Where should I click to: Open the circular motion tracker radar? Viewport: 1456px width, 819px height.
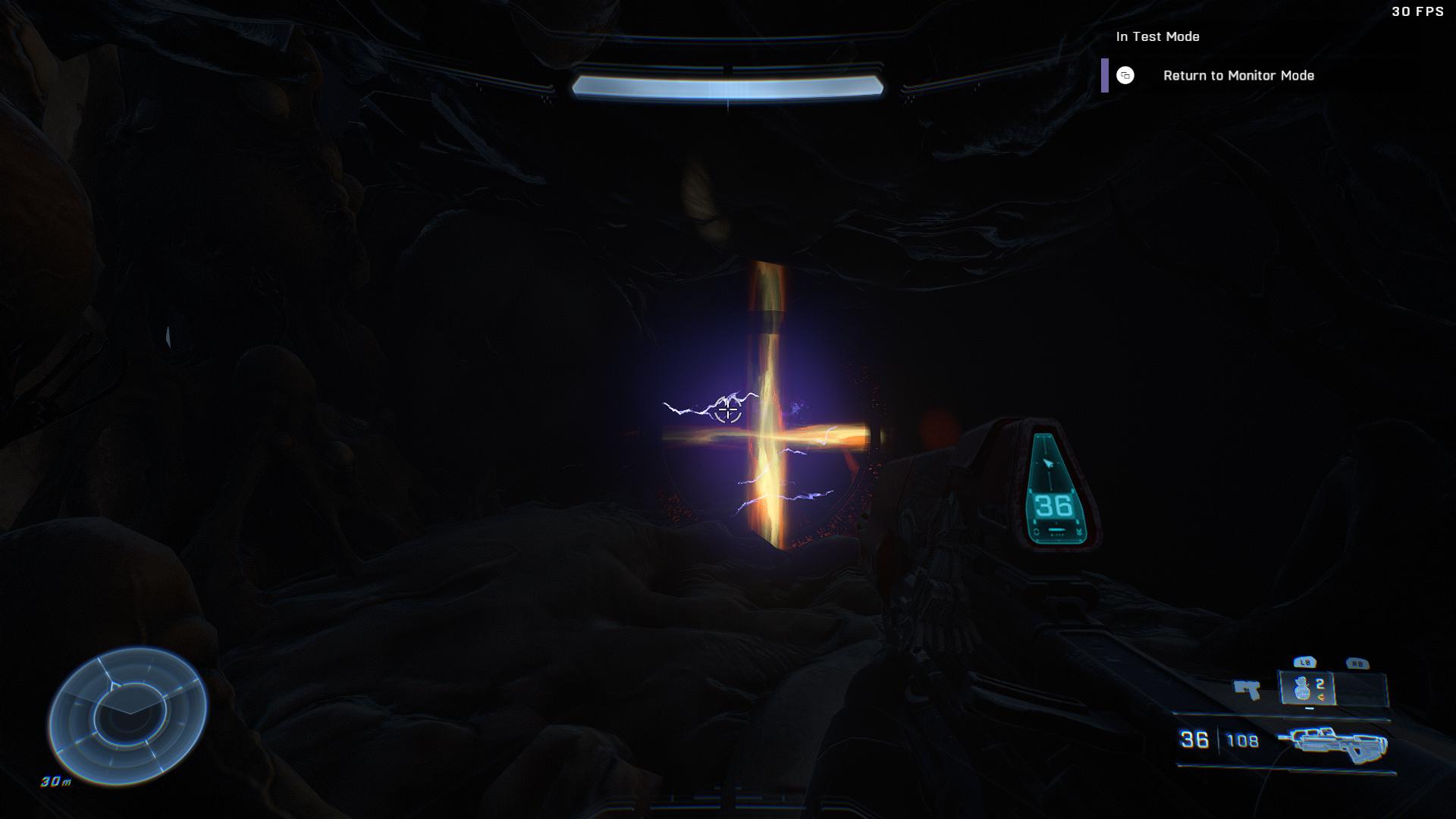pos(127,715)
